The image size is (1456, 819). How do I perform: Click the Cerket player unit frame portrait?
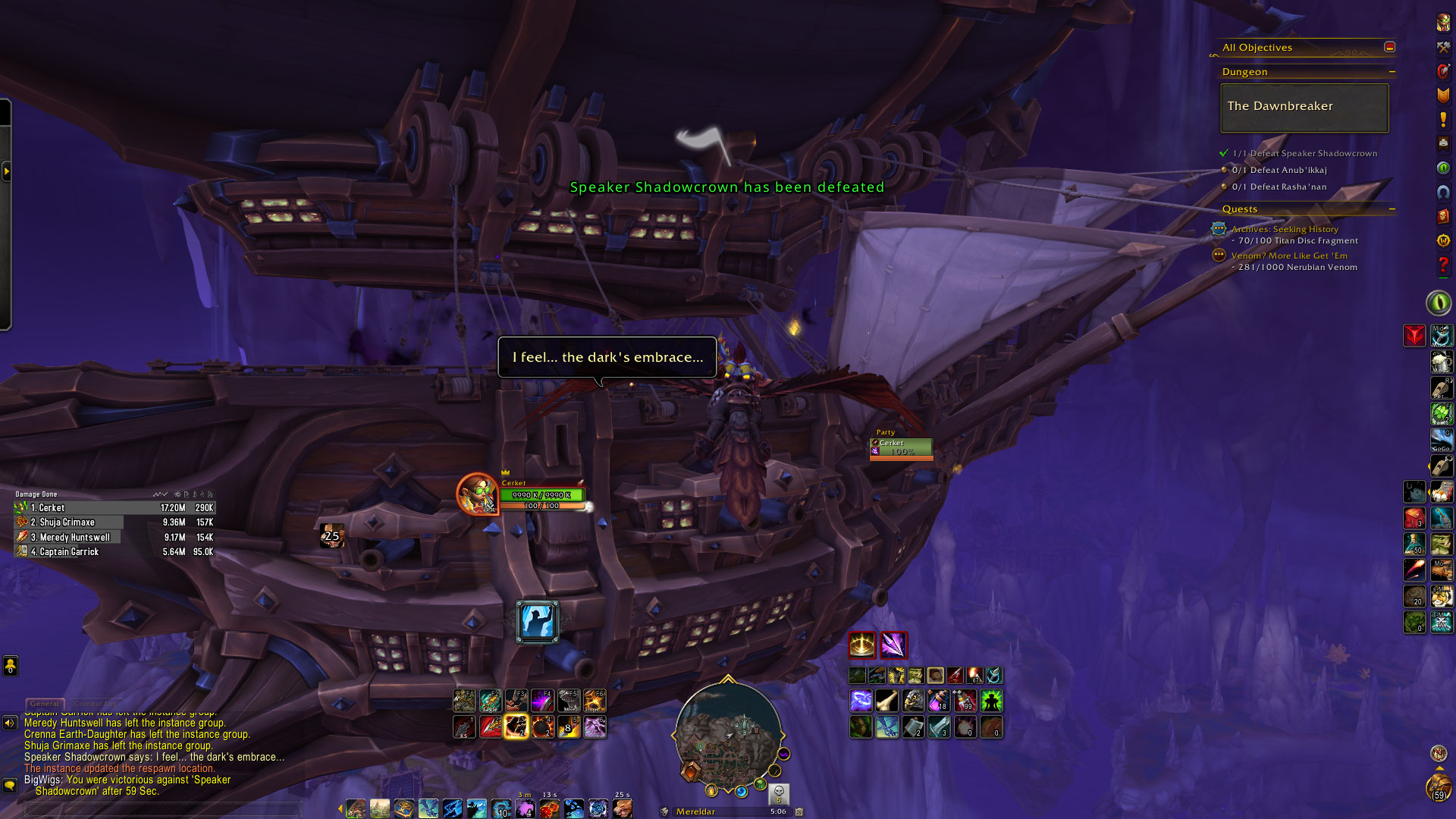coord(477,494)
